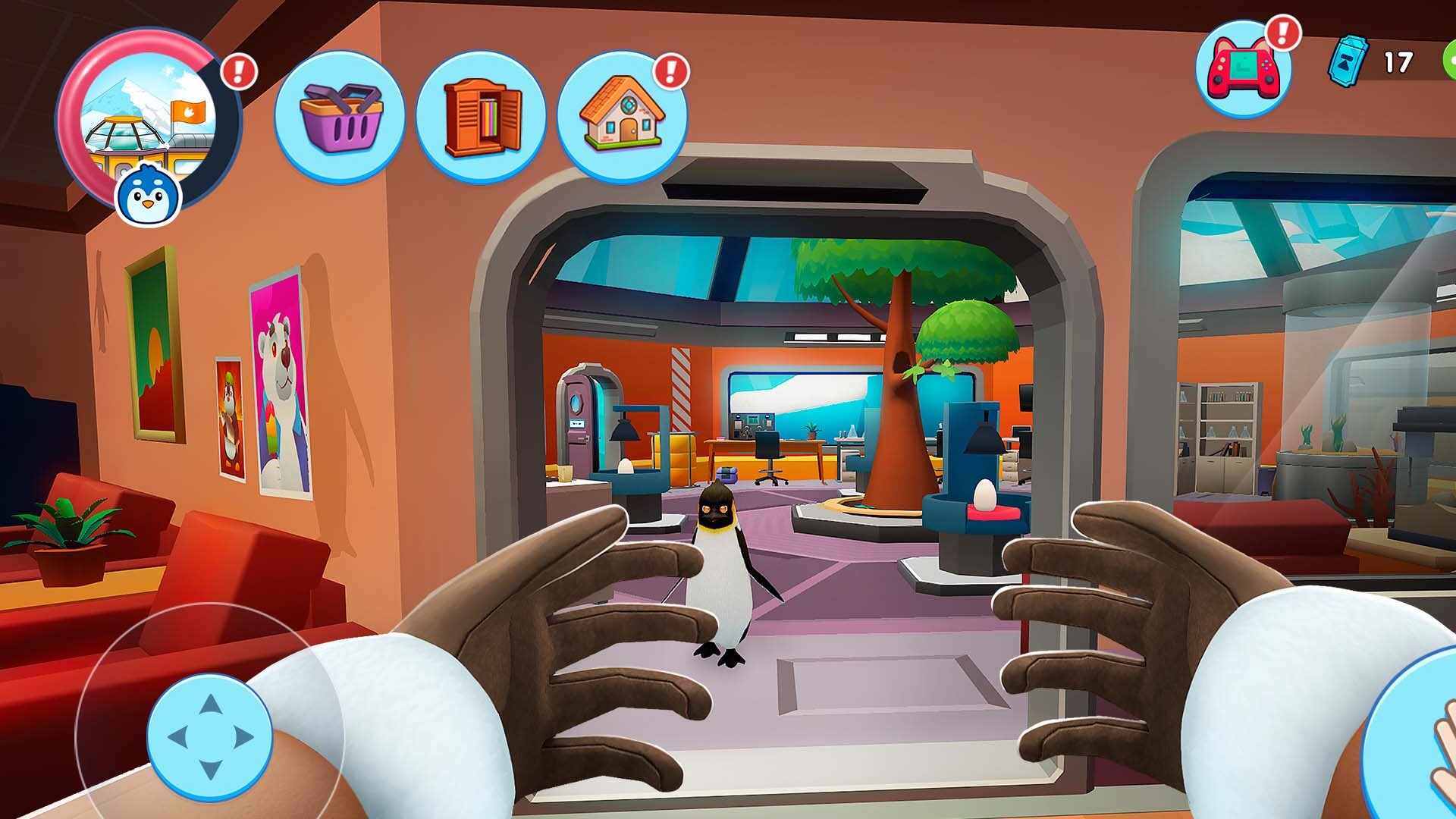Open the house decoration menu

622,116
